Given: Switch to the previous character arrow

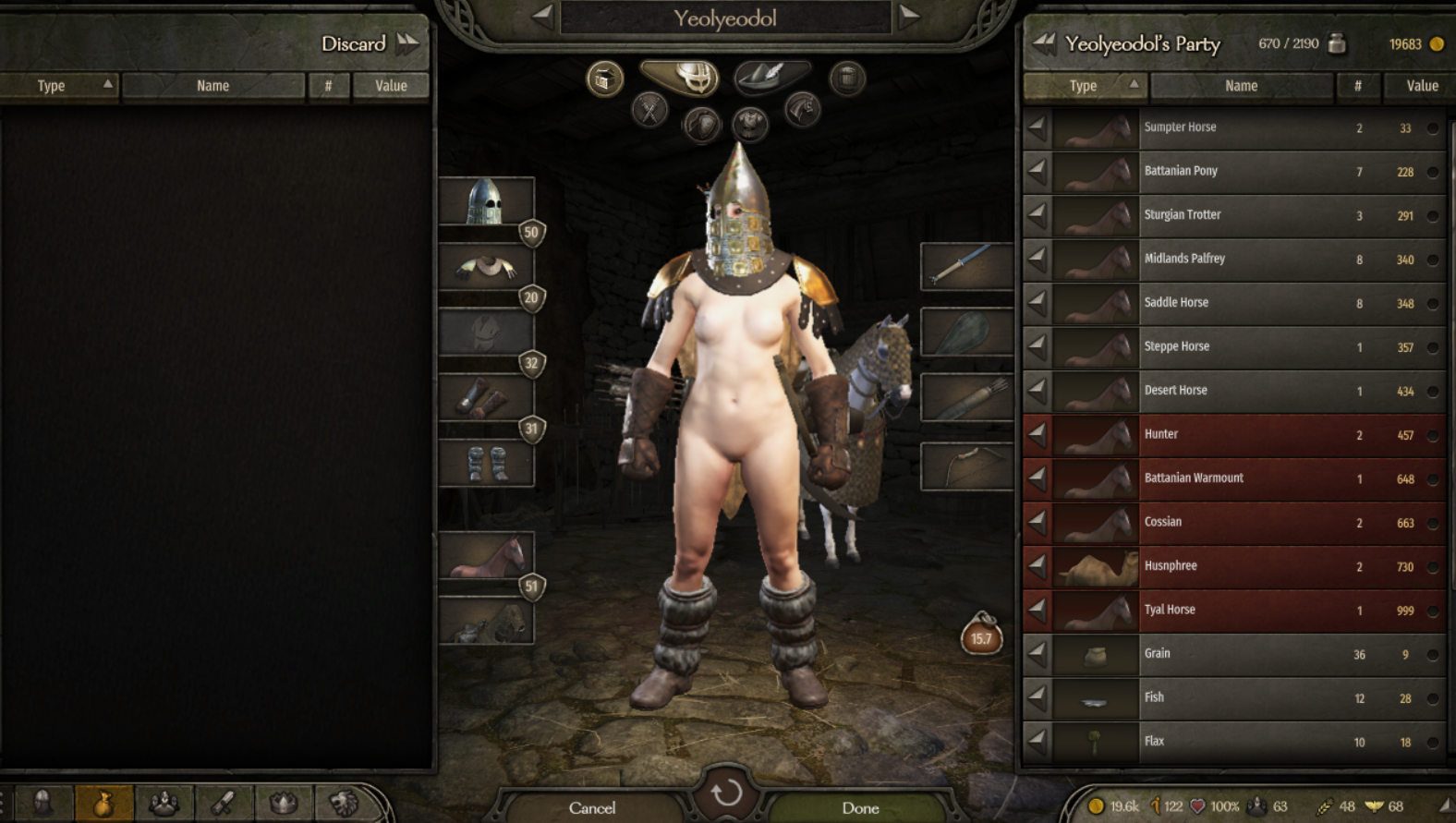Looking at the screenshot, I should pos(542,16).
